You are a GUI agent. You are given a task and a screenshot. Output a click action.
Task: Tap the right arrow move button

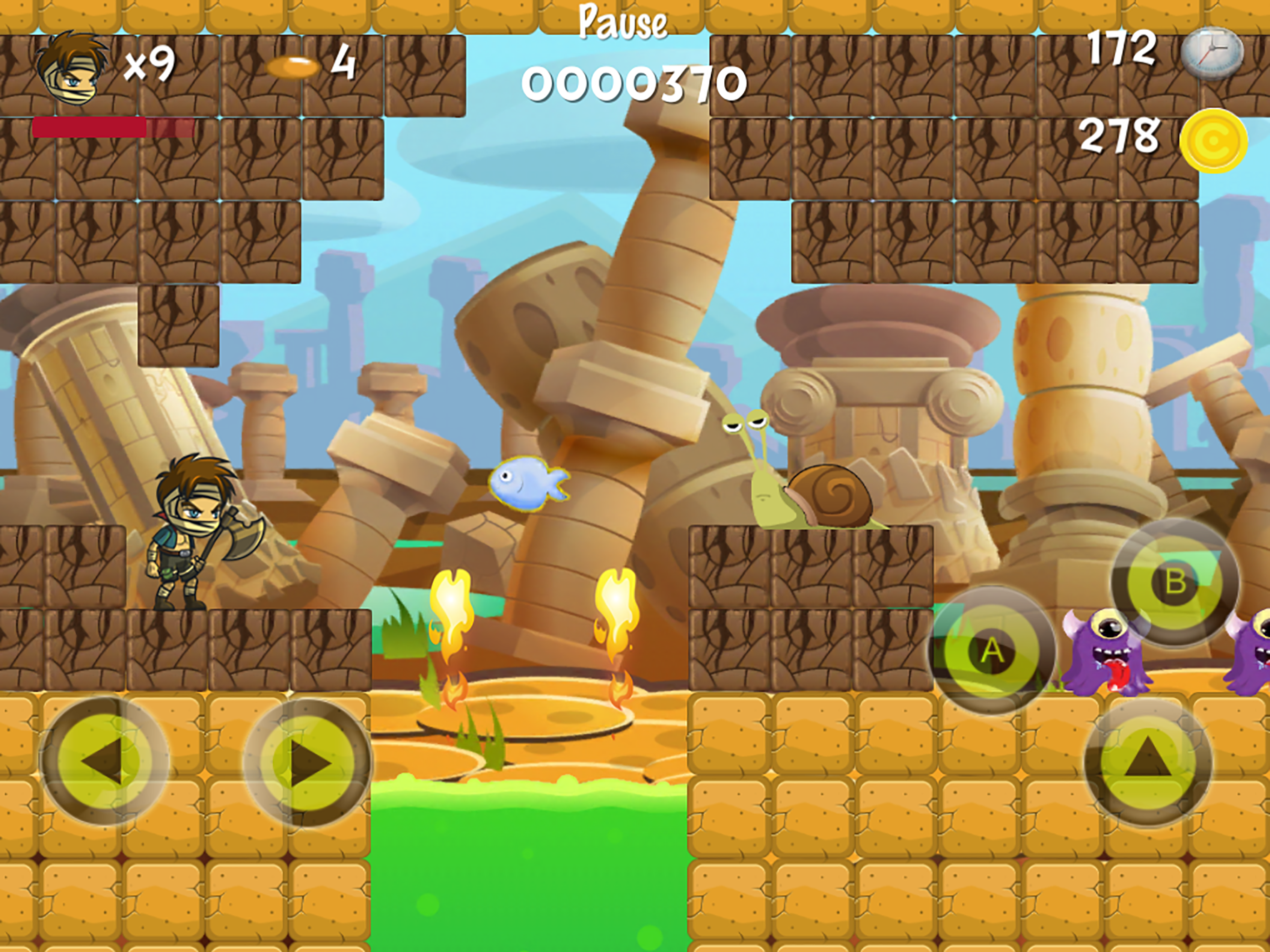[x=308, y=762]
